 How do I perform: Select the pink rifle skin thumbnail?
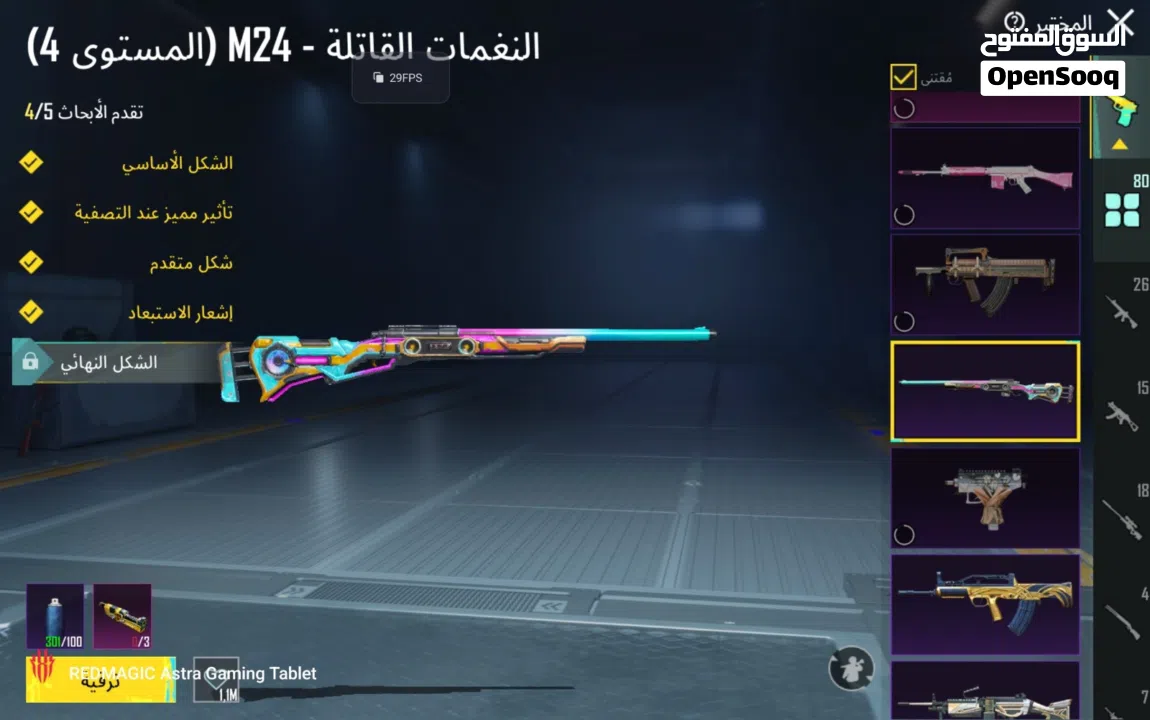pyautogui.click(x=985, y=178)
